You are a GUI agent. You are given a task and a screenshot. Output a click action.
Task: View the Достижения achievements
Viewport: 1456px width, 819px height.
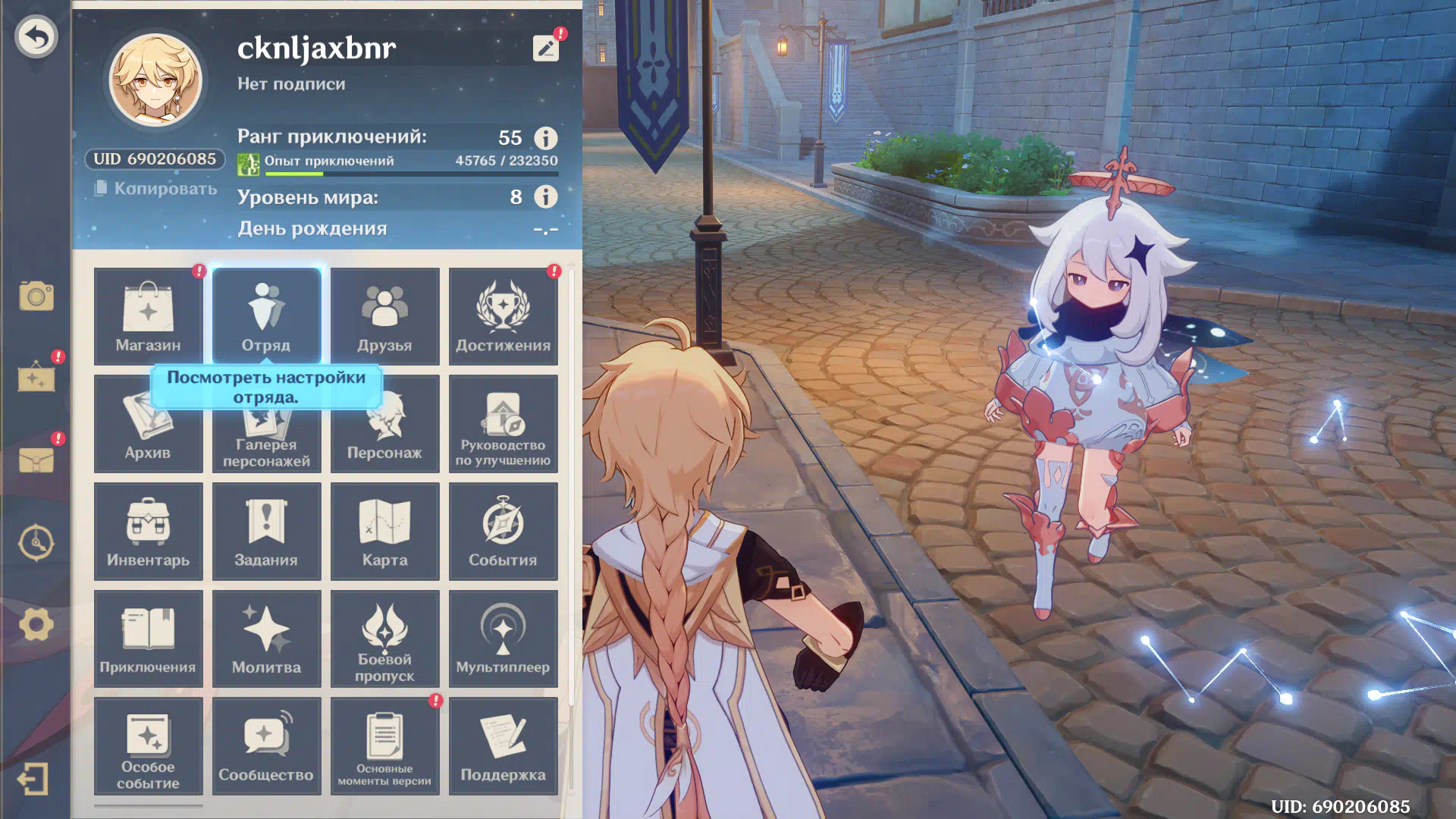pyautogui.click(x=503, y=316)
